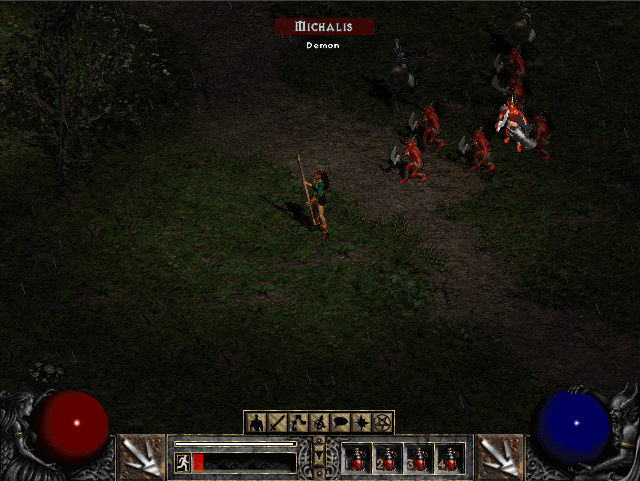Use the red potion in belt slot 3
640x481 pixels.
[419, 459]
